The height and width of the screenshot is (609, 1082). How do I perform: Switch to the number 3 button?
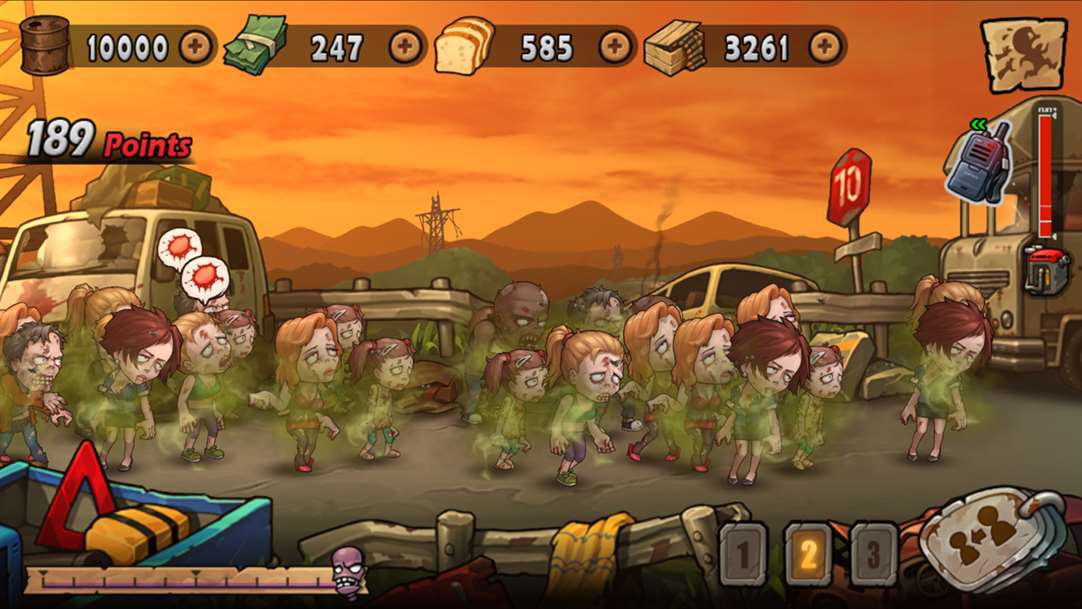coord(873,553)
